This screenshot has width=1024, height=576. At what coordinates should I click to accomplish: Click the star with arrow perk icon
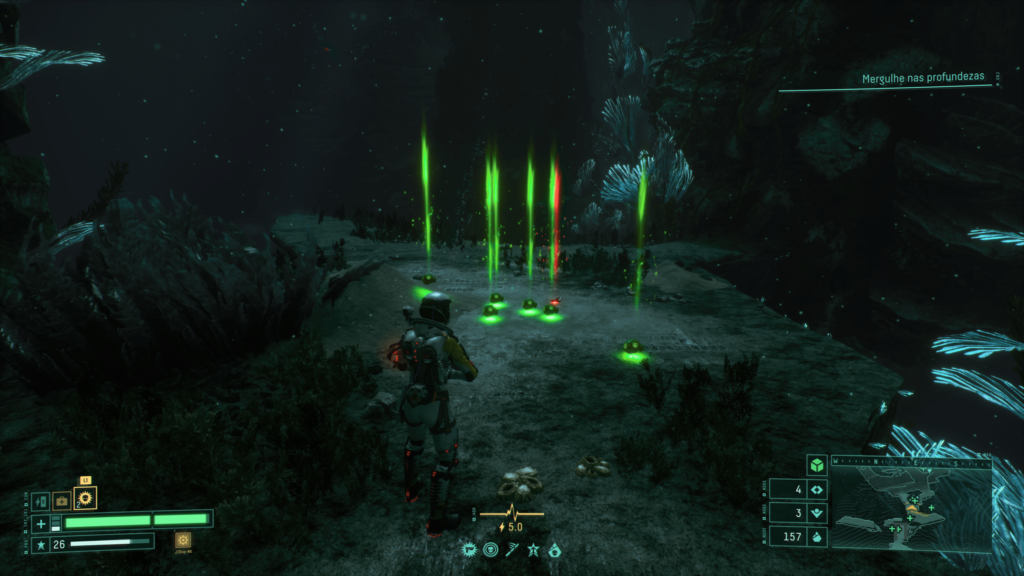pyautogui.click(x=533, y=549)
